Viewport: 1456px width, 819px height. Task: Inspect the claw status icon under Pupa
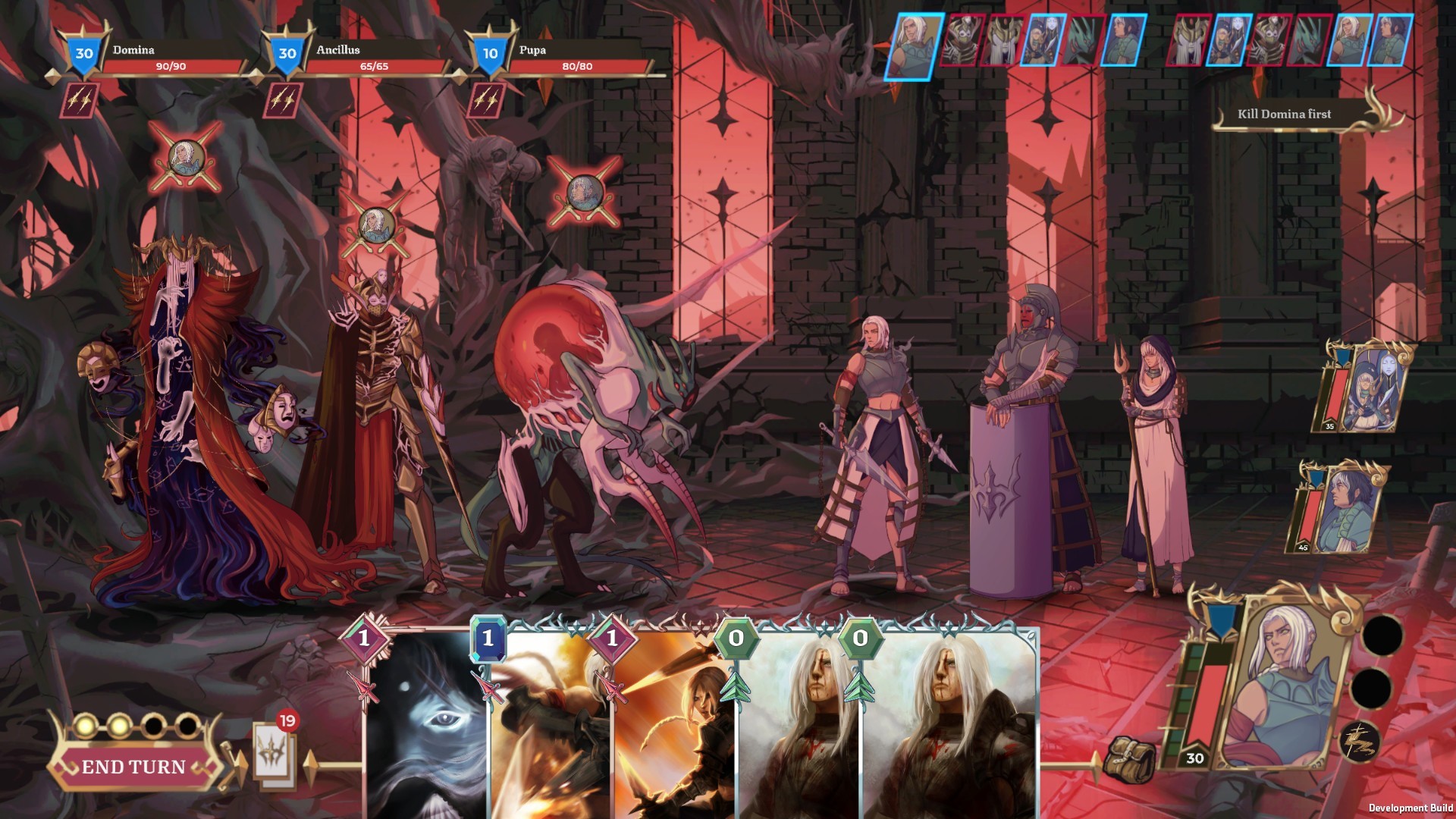(x=485, y=100)
